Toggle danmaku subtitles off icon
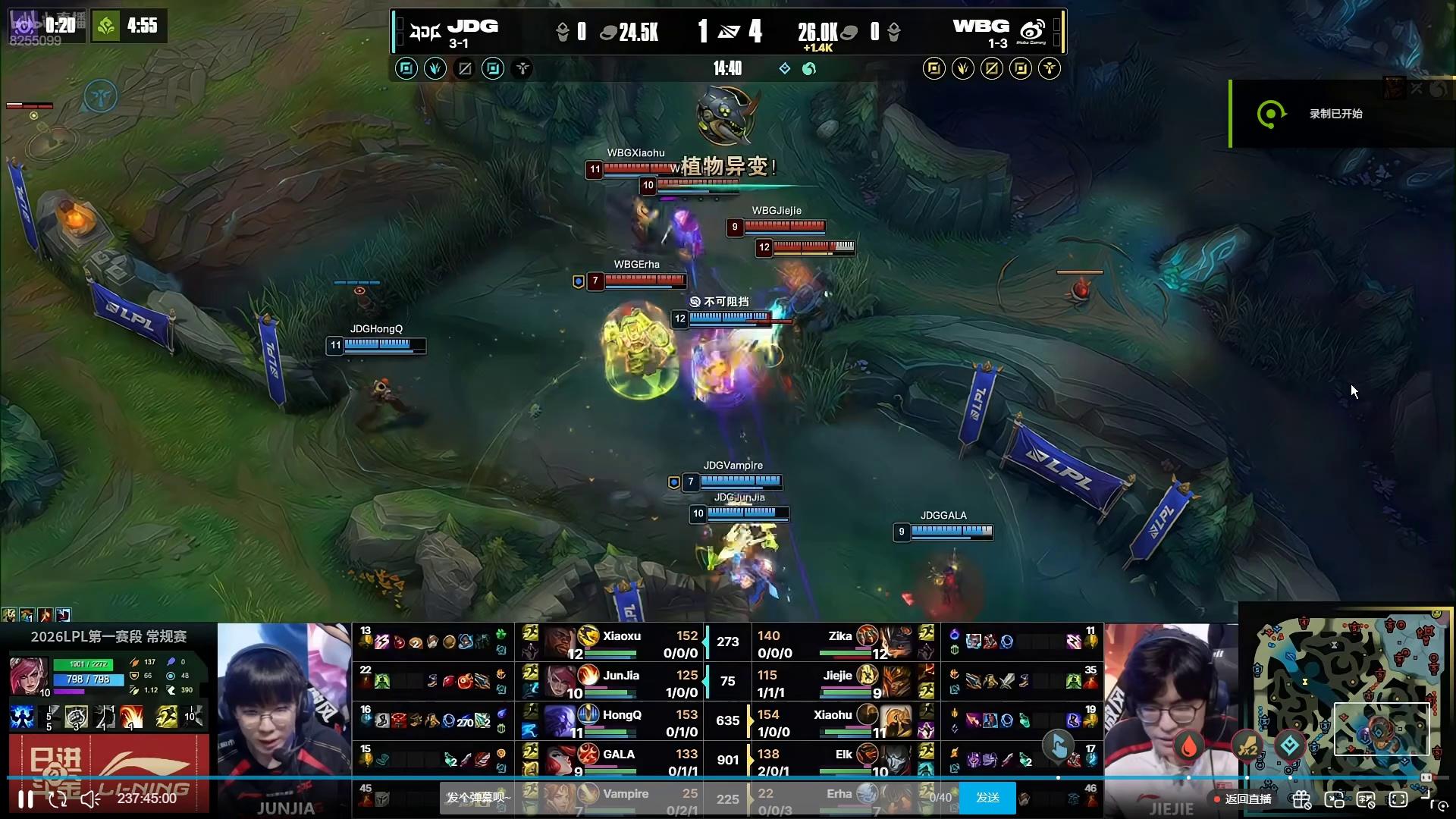1456x819 pixels. click(x=1366, y=799)
